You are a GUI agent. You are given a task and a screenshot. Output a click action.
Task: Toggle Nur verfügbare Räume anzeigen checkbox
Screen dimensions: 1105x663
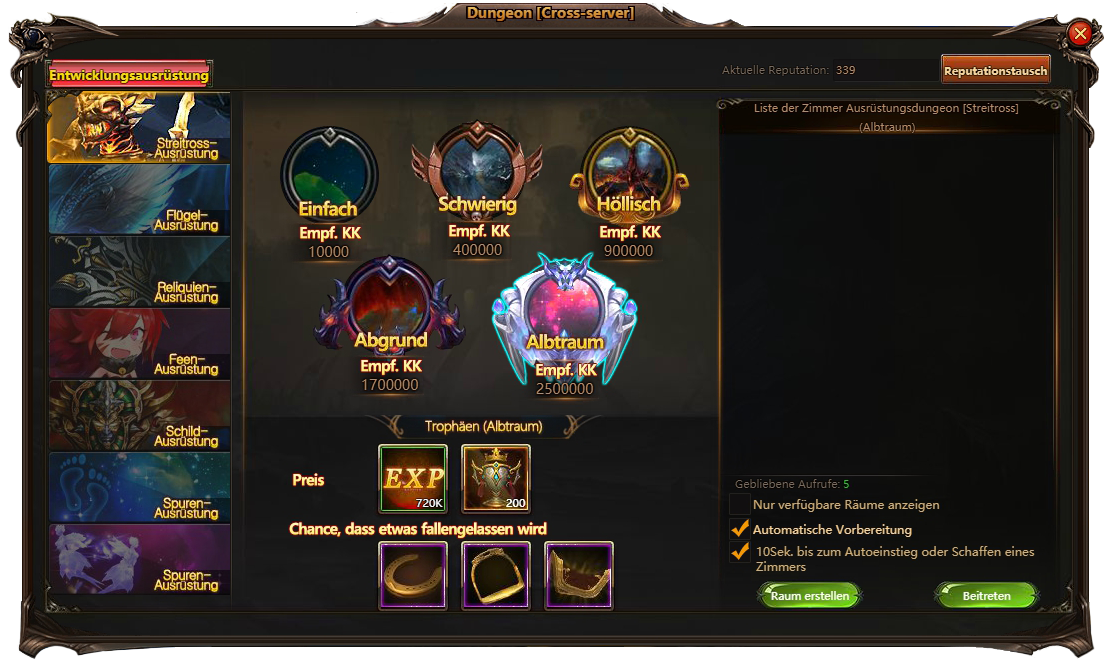[740, 505]
